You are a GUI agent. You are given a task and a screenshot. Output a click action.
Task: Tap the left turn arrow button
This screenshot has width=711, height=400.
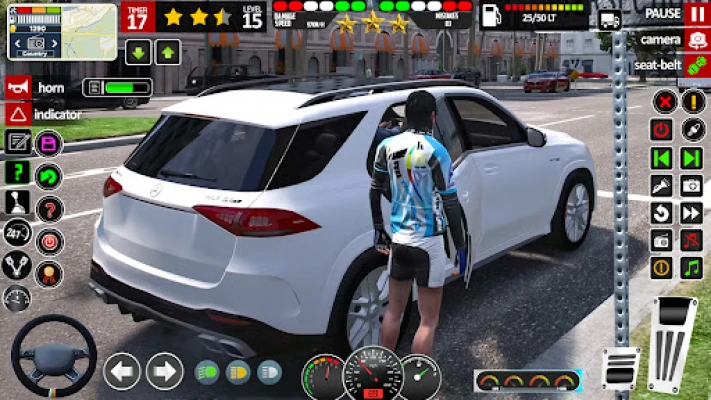coord(122,372)
